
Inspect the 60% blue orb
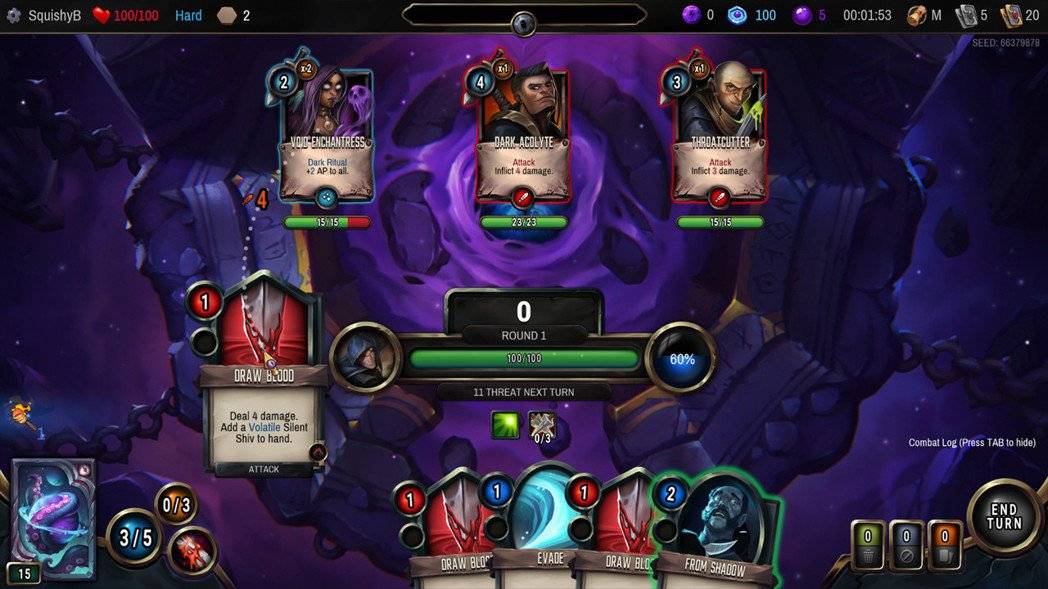point(681,358)
